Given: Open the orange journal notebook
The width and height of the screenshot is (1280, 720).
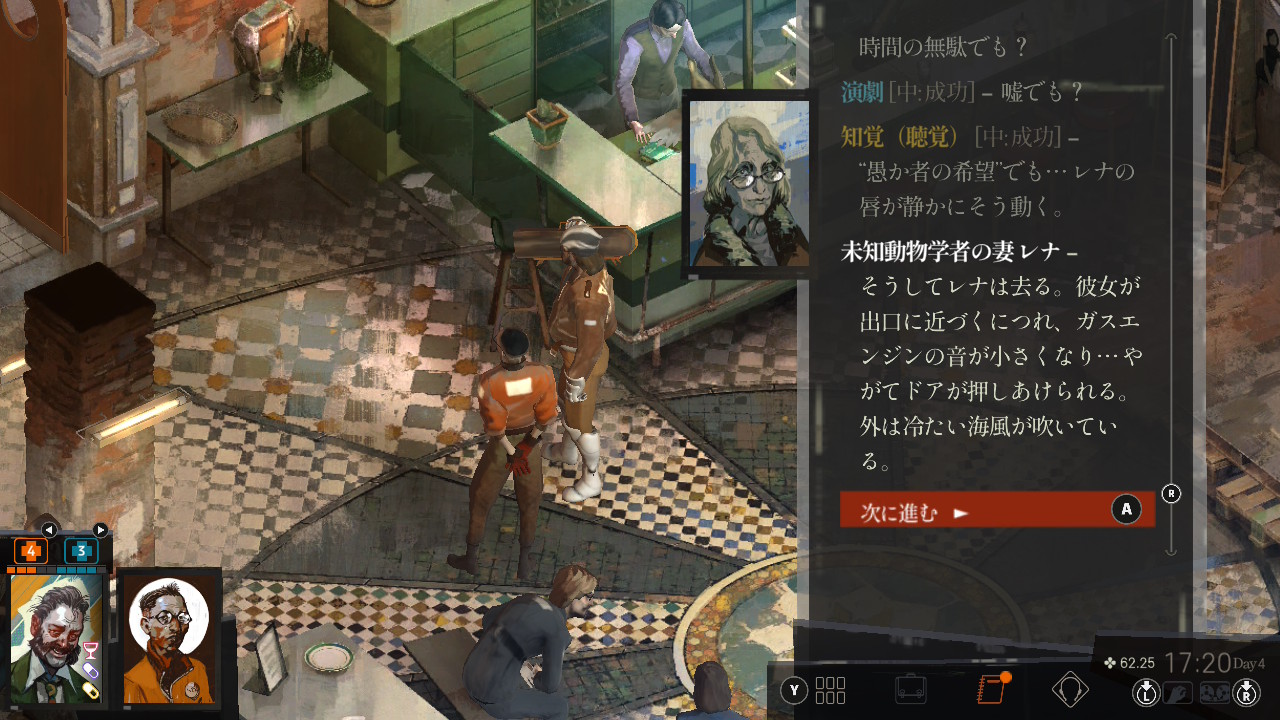Looking at the screenshot, I should pyautogui.click(x=990, y=689).
